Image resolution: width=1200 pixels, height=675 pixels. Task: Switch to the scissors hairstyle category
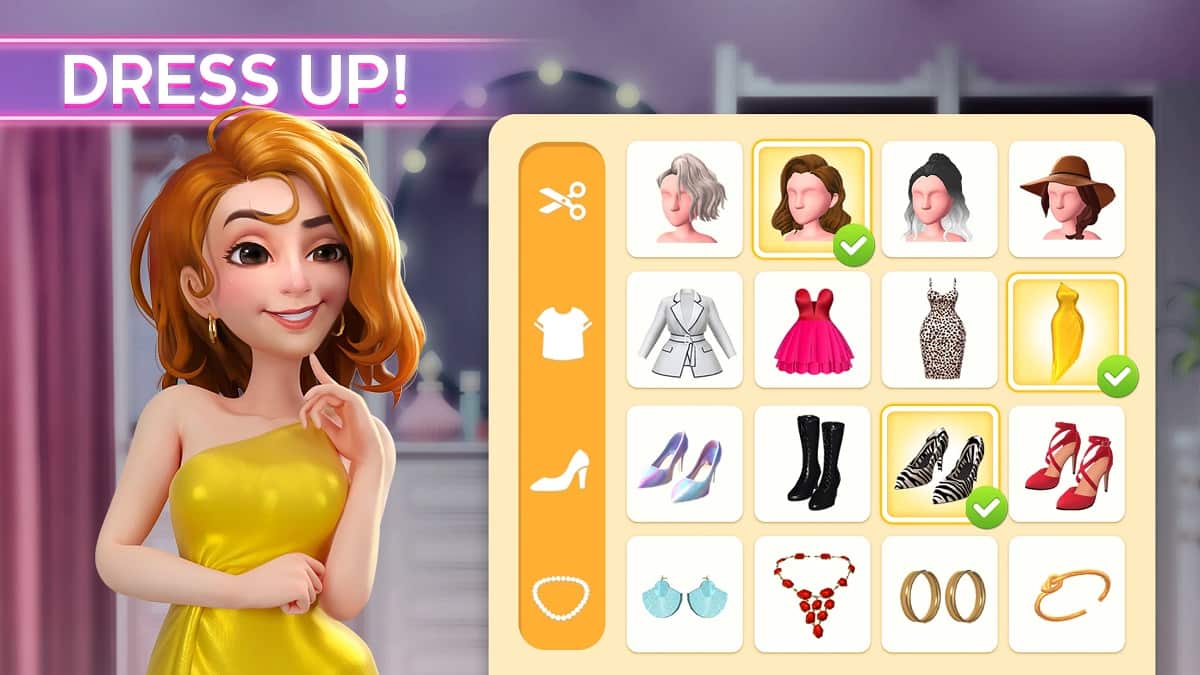(562, 201)
